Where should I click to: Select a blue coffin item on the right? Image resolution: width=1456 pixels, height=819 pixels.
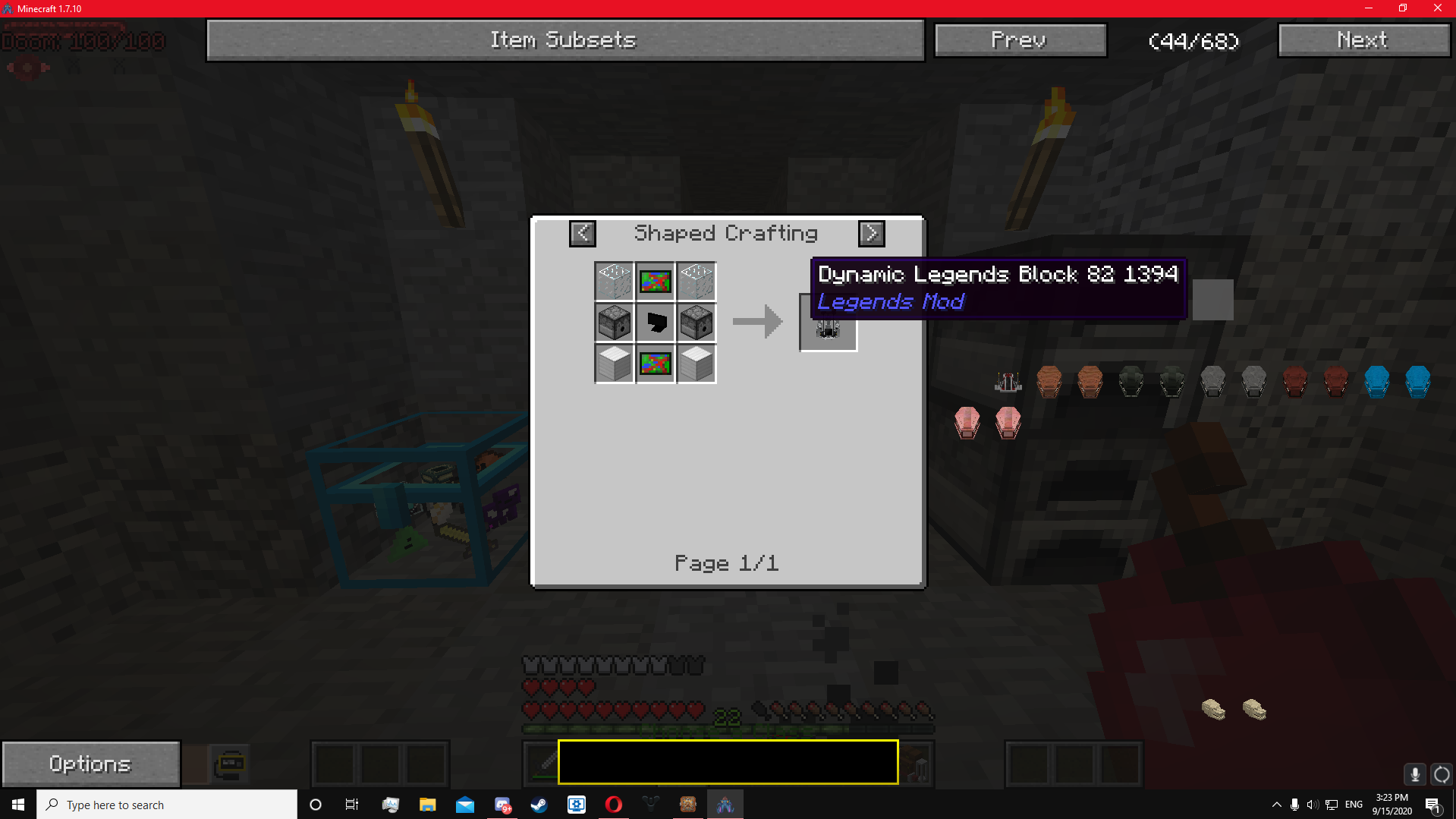[1377, 382]
